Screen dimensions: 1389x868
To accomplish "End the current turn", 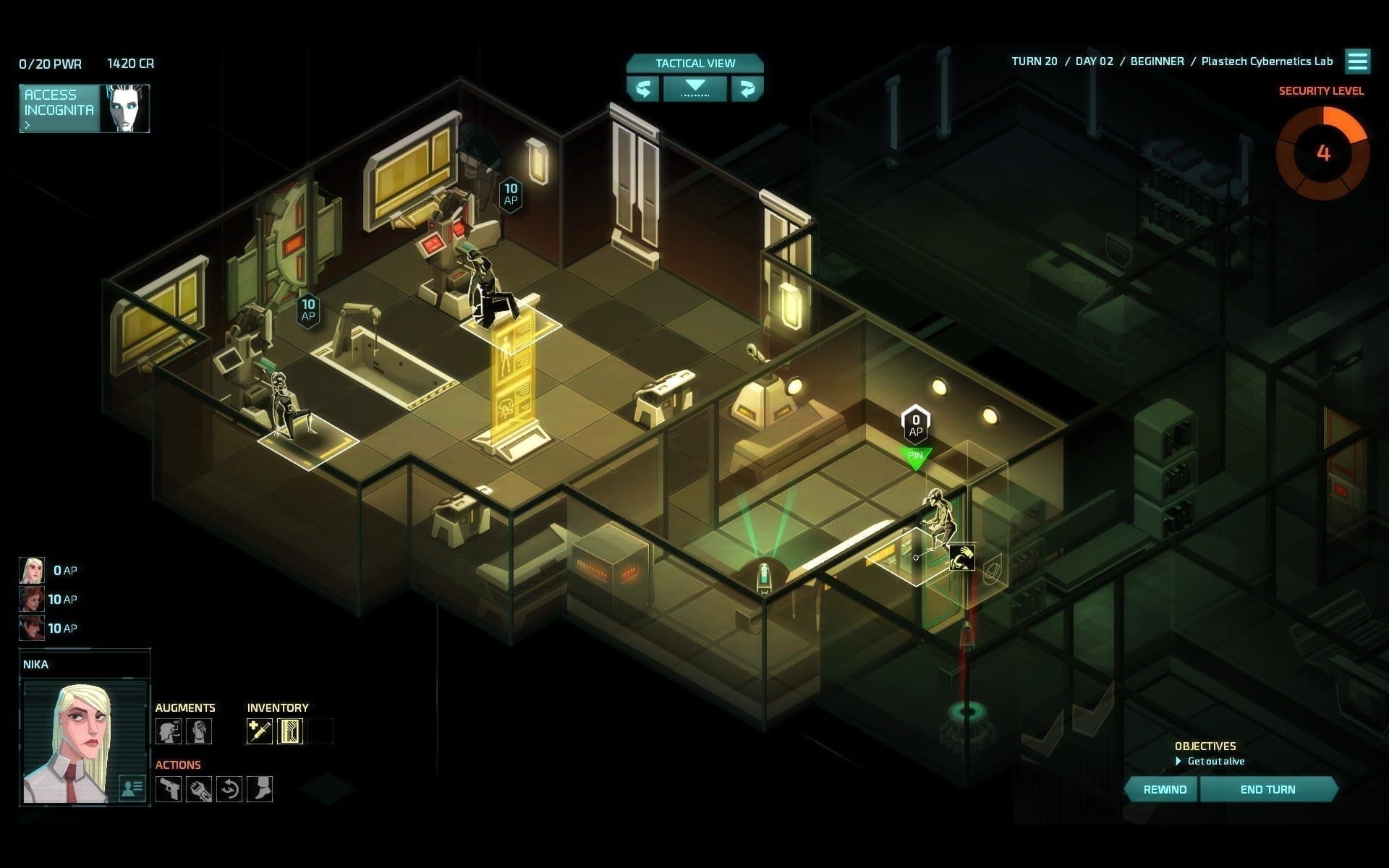I will point(1267,789).
